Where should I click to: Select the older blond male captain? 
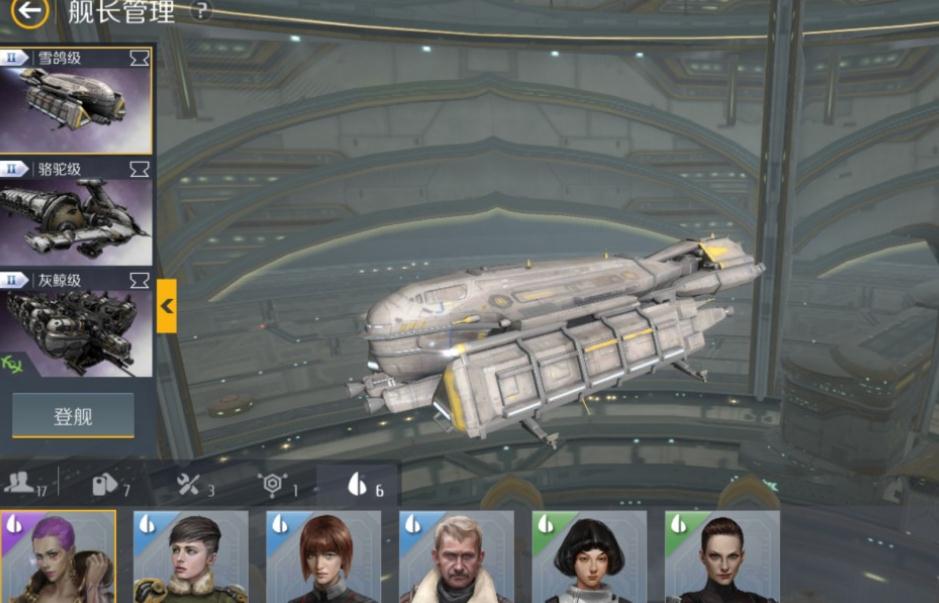(x=457, y=557)
